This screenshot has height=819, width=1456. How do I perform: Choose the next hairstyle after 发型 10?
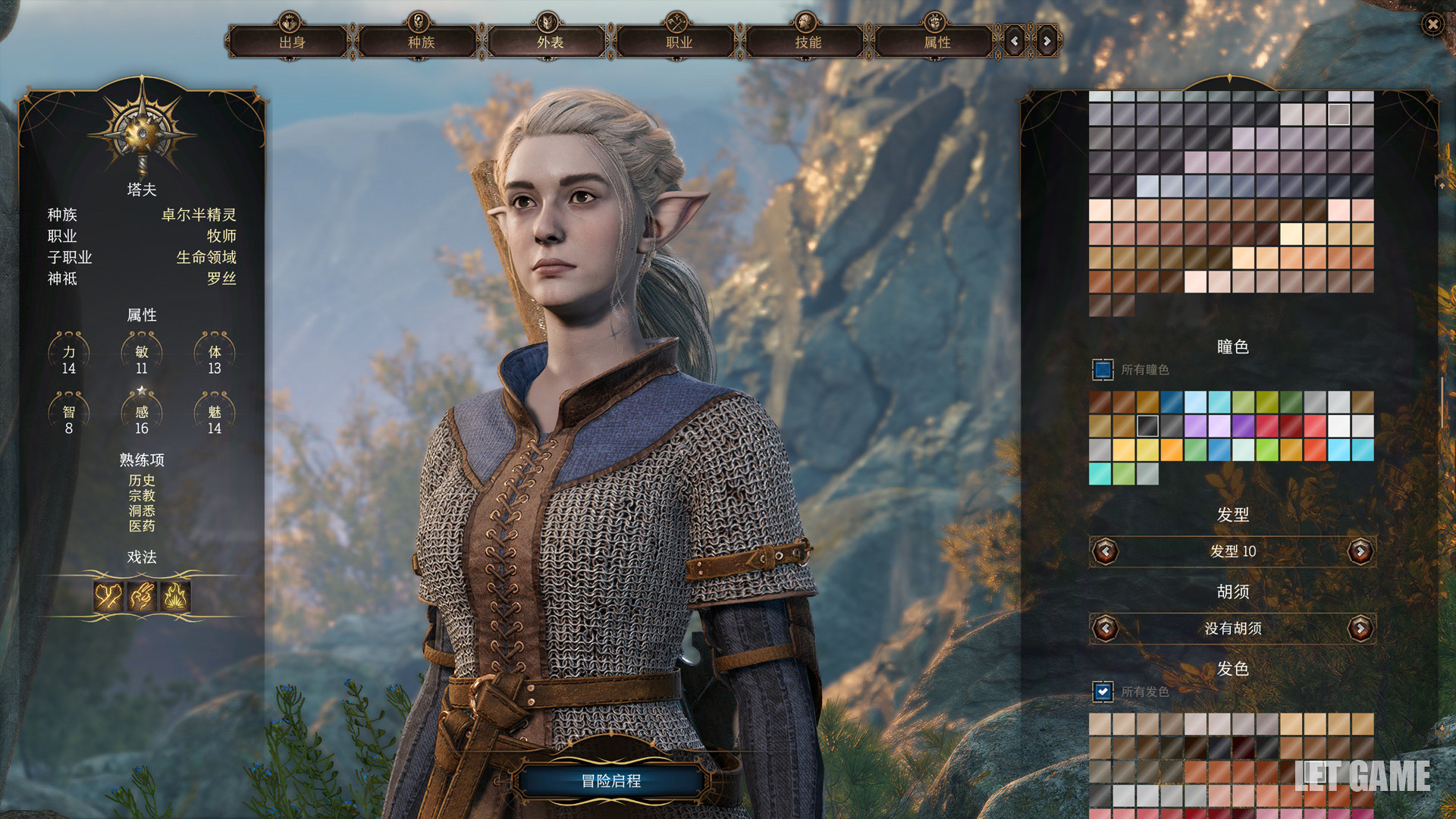click(1360, 551)
